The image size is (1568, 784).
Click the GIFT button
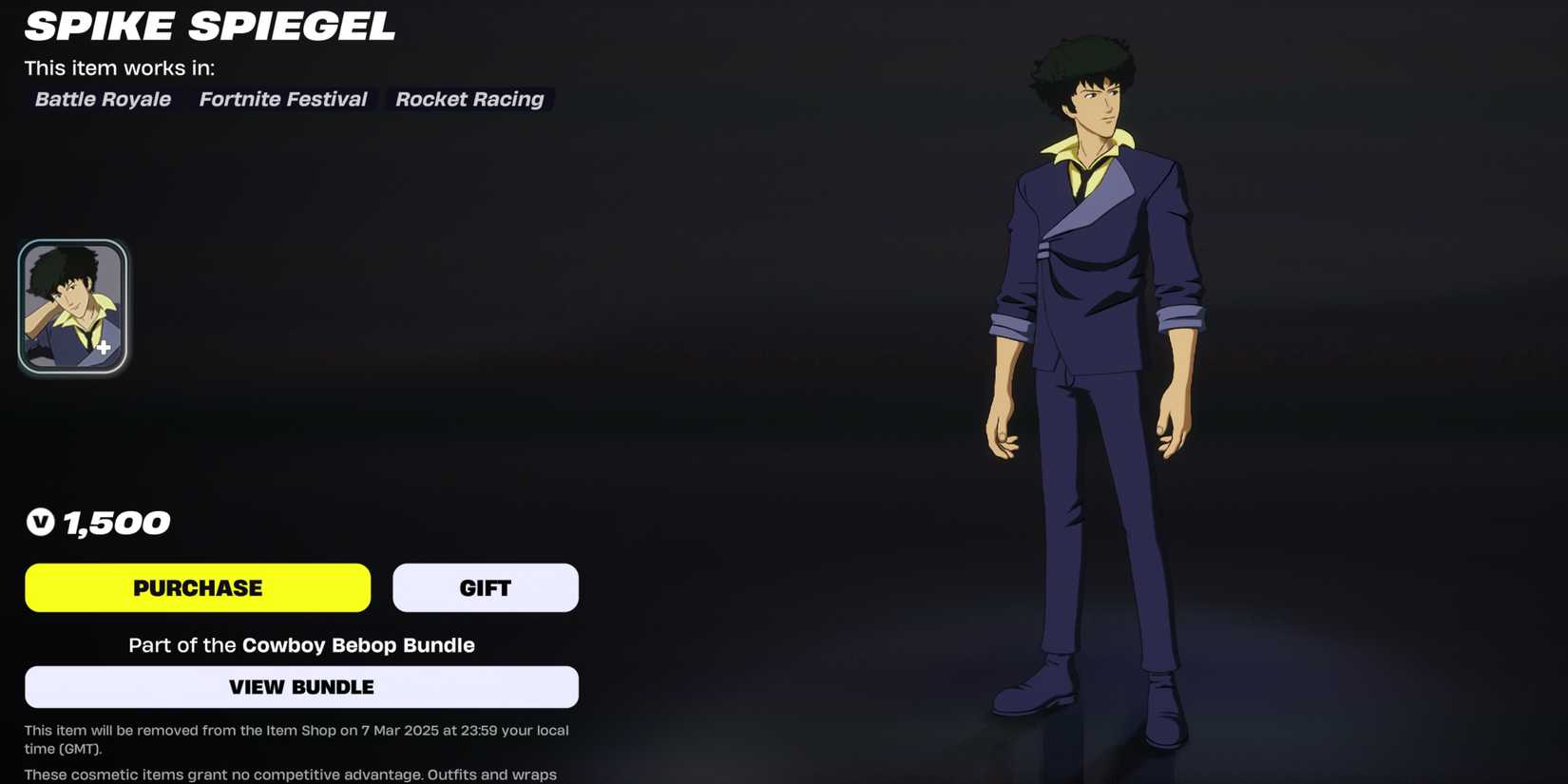pos(485,587)
